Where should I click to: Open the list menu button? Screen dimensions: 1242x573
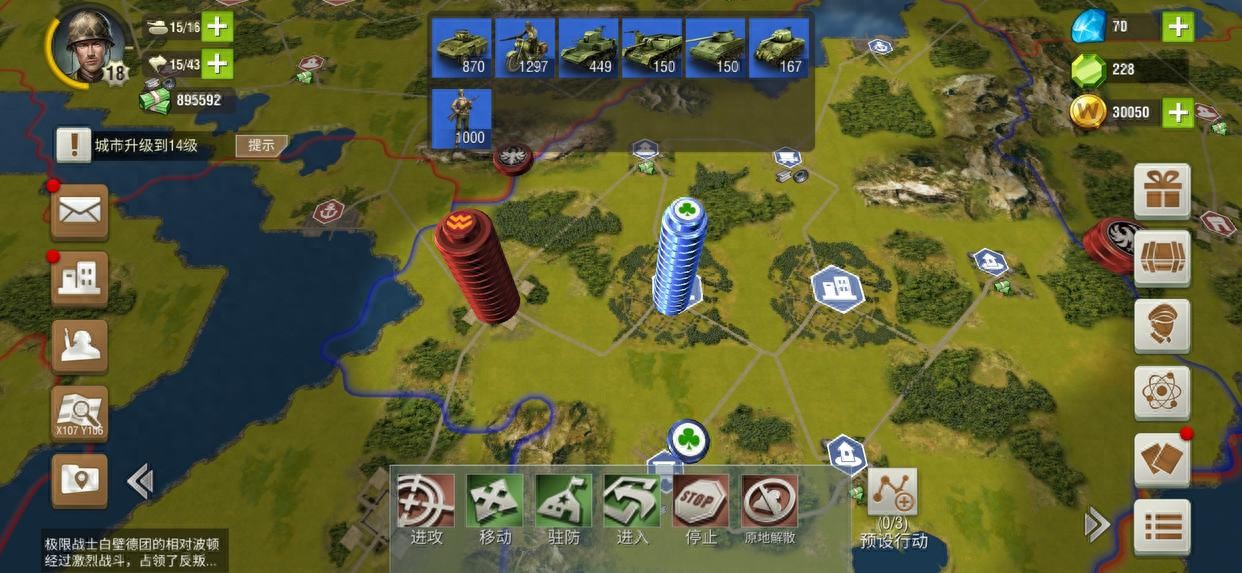(x=1162, y=526)
